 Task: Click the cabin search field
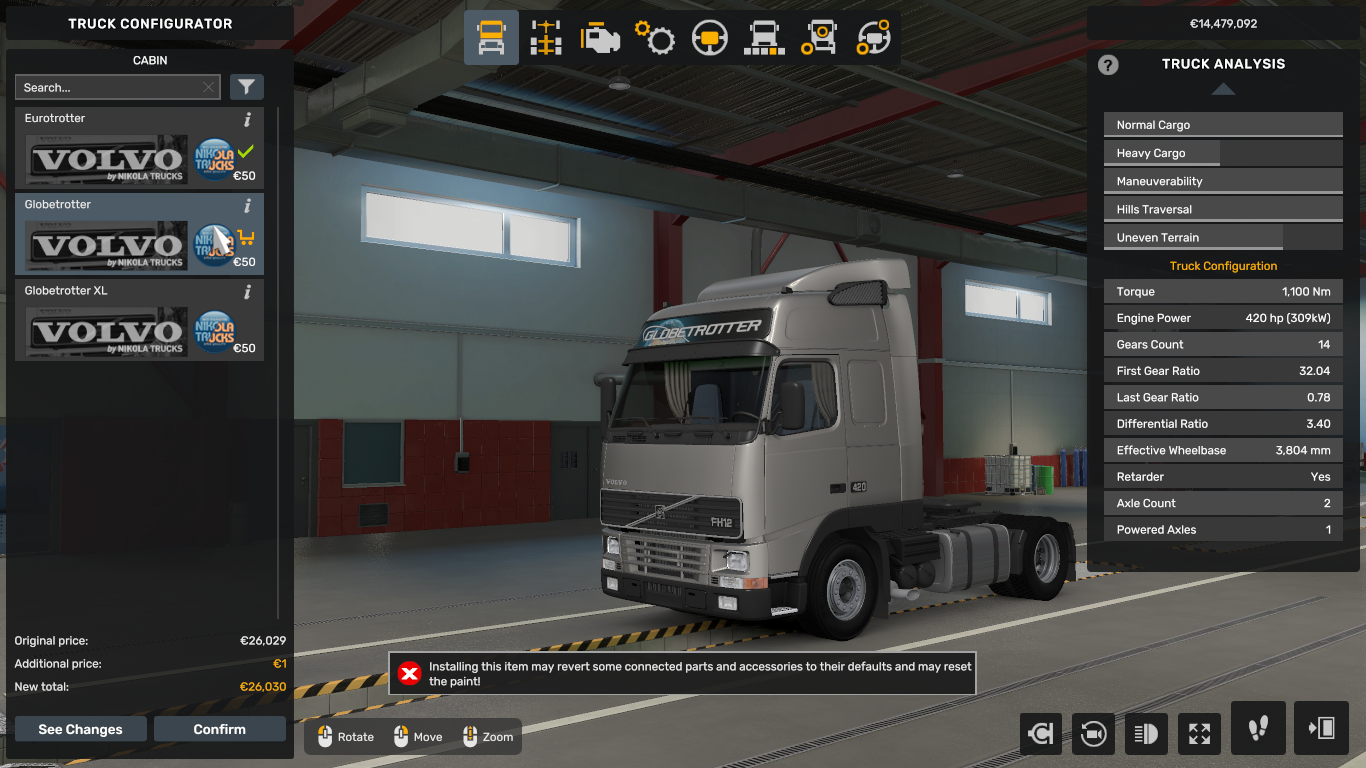tap(110, 87)
